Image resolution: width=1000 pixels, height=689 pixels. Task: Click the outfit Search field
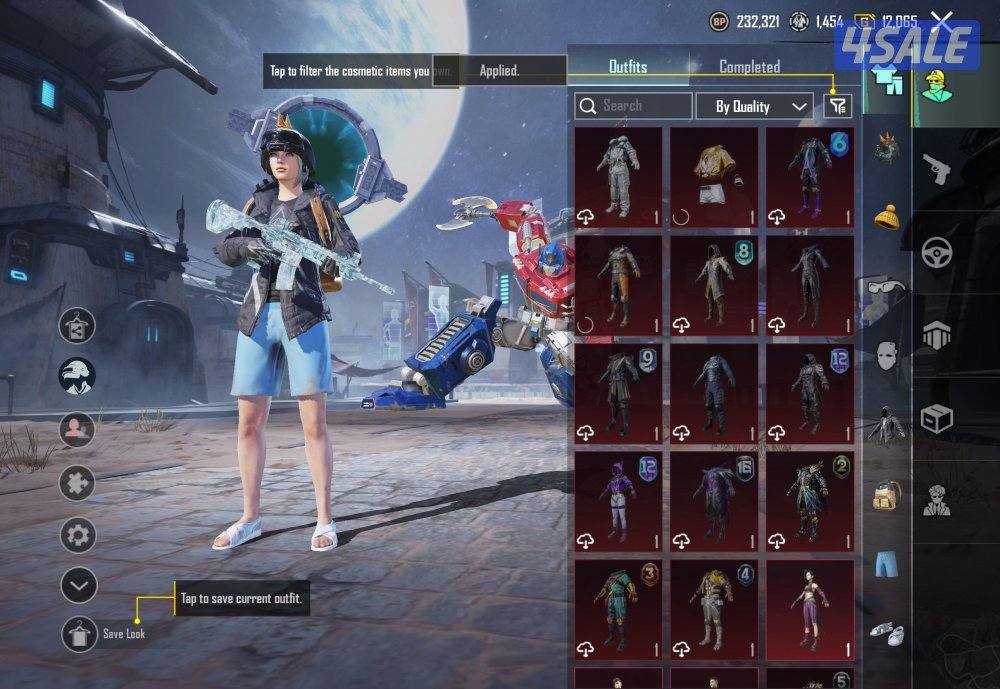tap(634, 105)
